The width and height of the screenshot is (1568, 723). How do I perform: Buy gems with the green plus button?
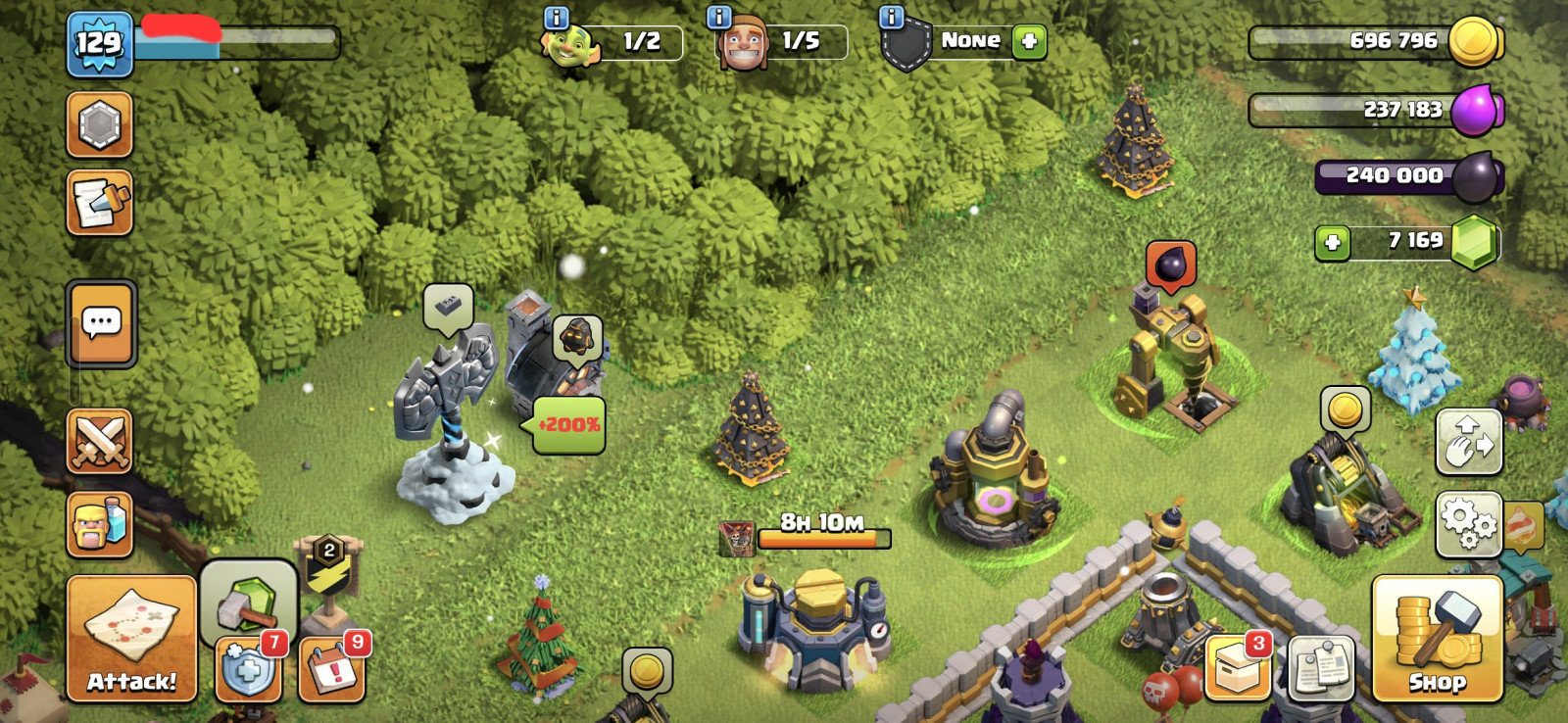pos(1332,242)
